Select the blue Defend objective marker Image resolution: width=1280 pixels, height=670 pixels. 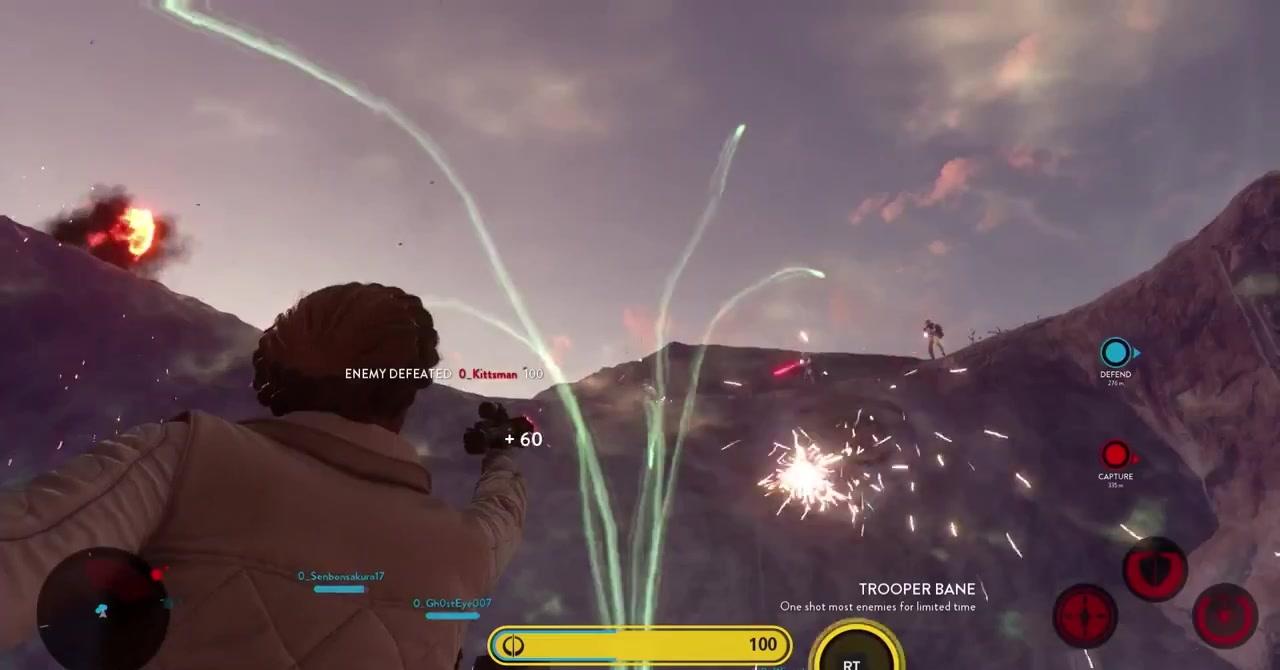click(1115, 353)
